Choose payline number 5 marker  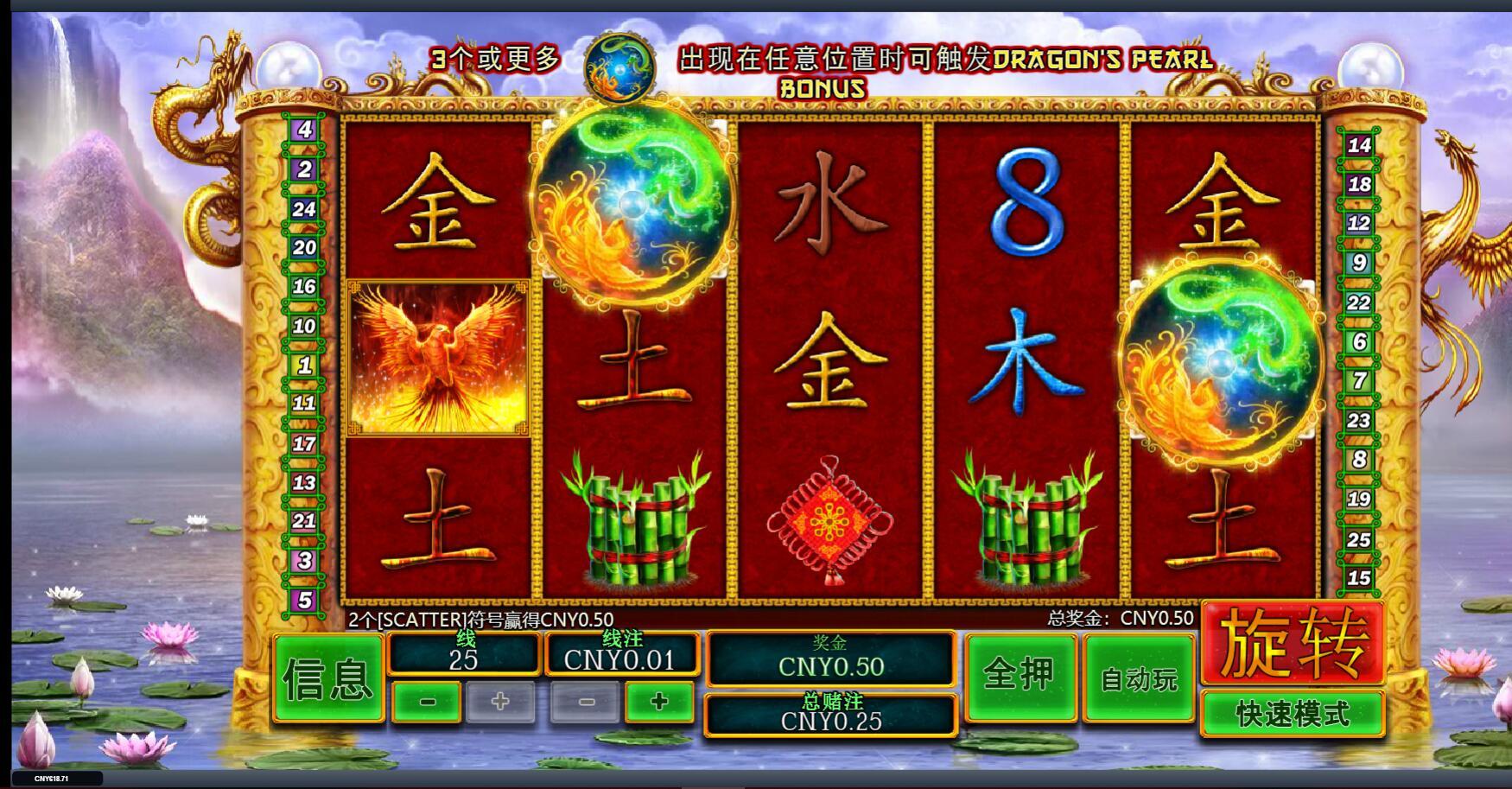click(304, 600)
